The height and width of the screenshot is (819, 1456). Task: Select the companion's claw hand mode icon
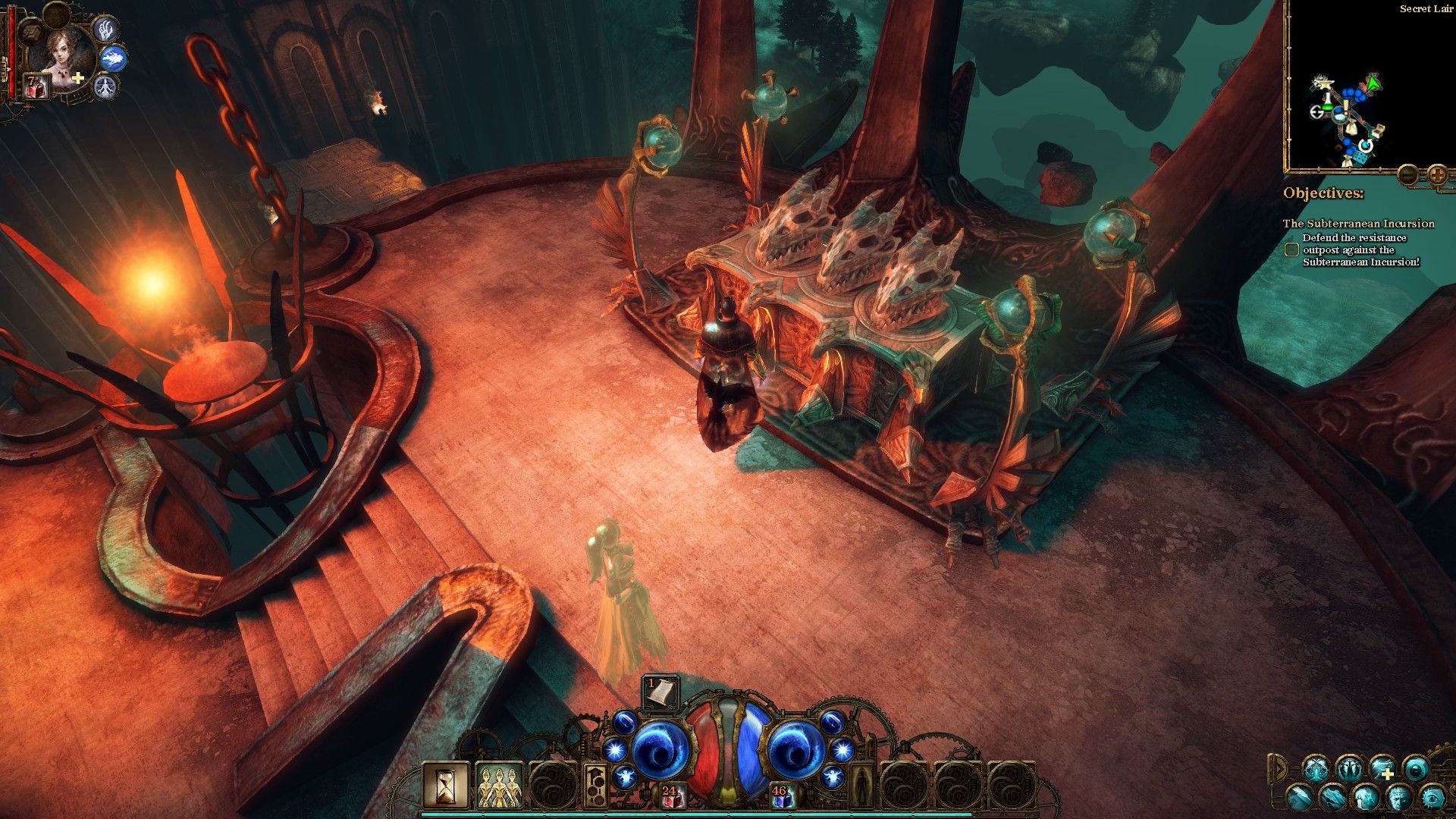pyautogui.click(x=105, y=29)
